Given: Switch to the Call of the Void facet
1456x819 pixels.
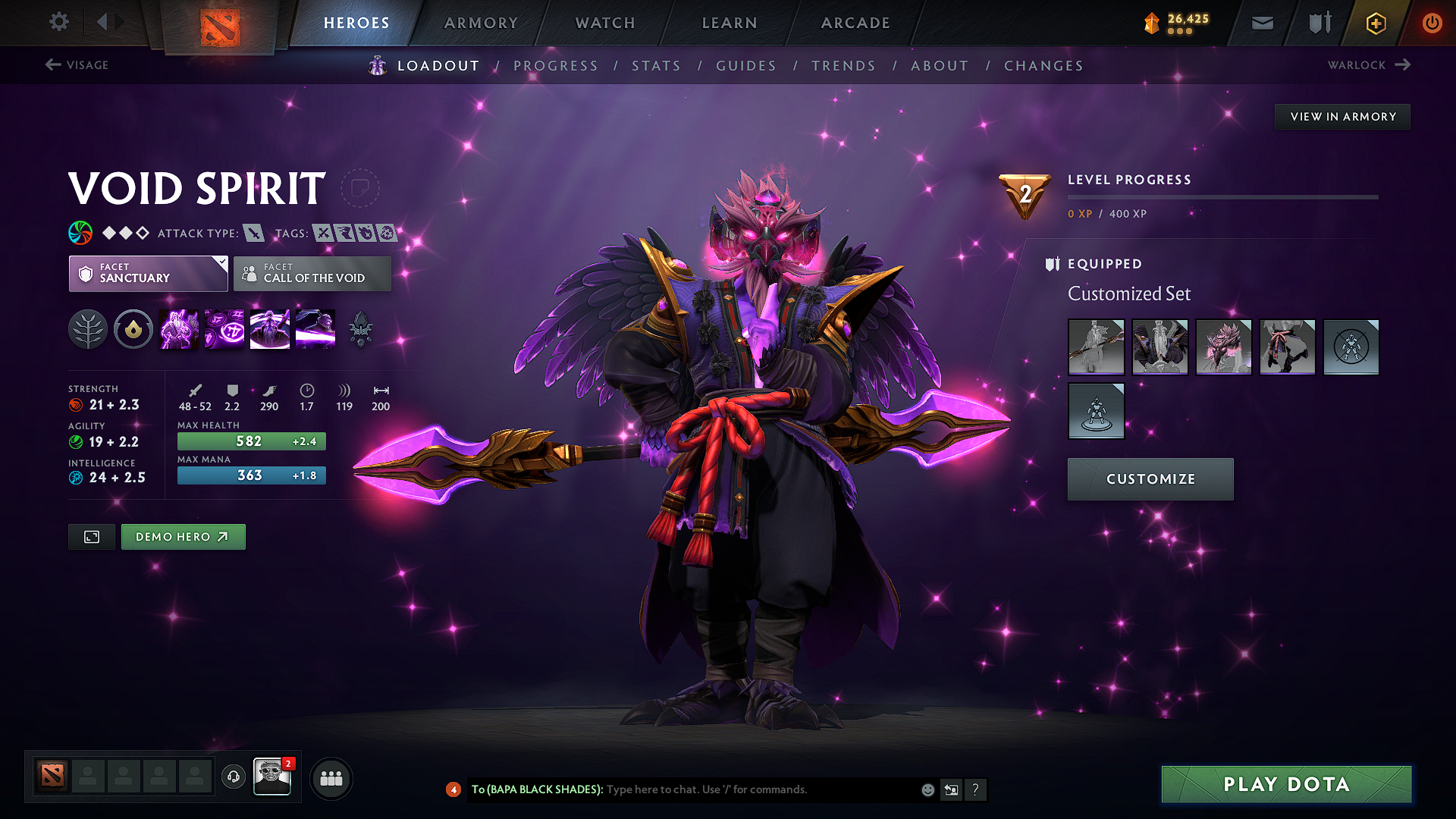Looking at the screenshot, I should 312,274.
